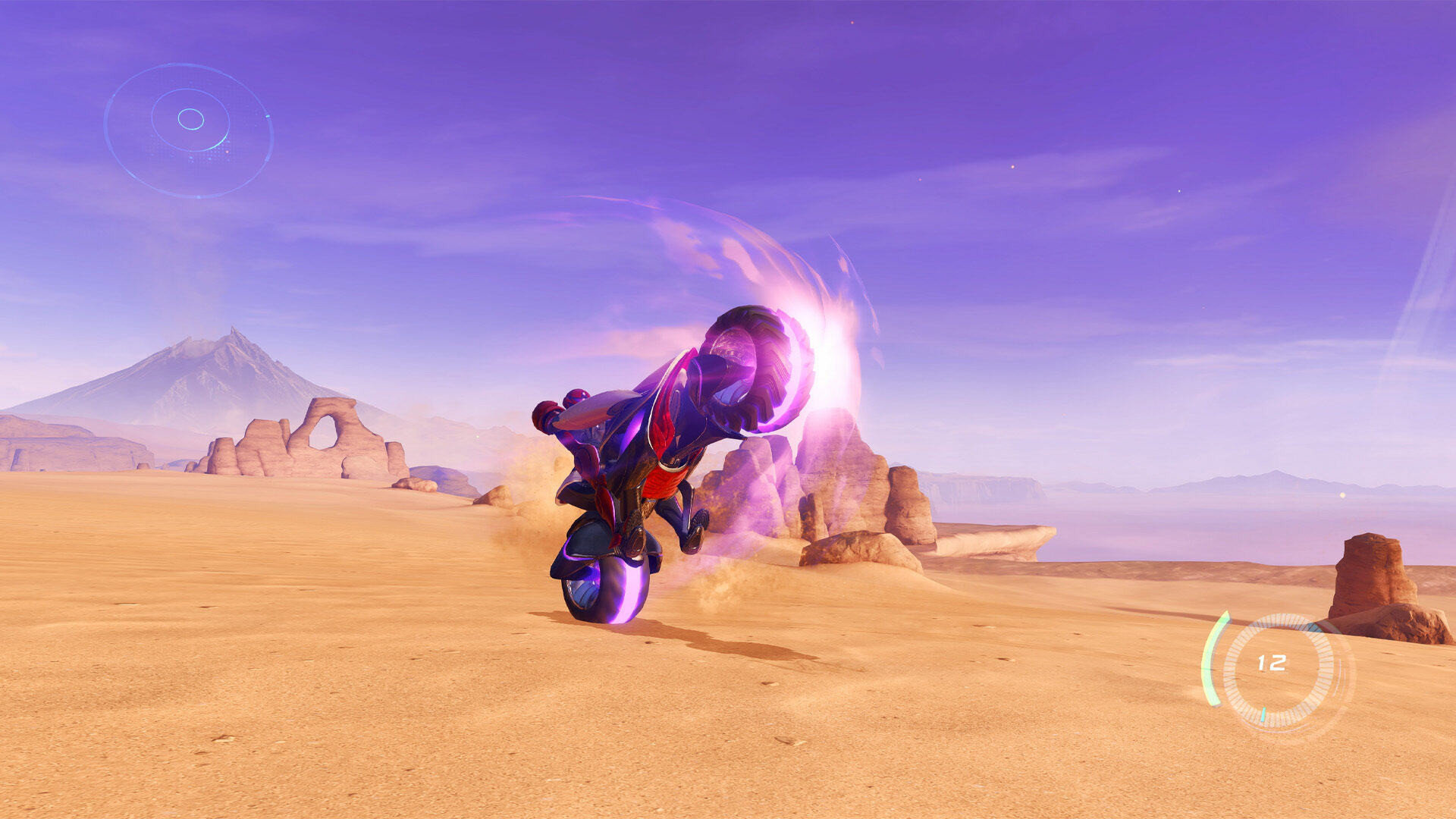Image resolution: width=1456 pixels, height=819 pixels.
Task: Select the red blip on the radar
Action: pyautogui.click(x=227, y=152)
